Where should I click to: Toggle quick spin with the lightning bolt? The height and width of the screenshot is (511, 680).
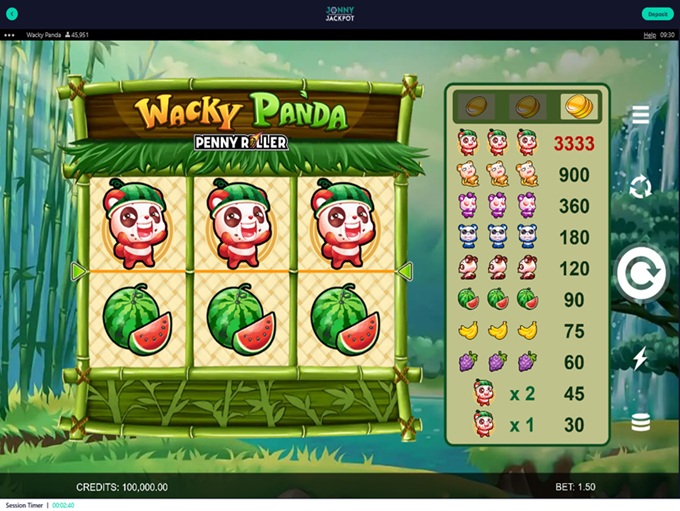[640, 358]
